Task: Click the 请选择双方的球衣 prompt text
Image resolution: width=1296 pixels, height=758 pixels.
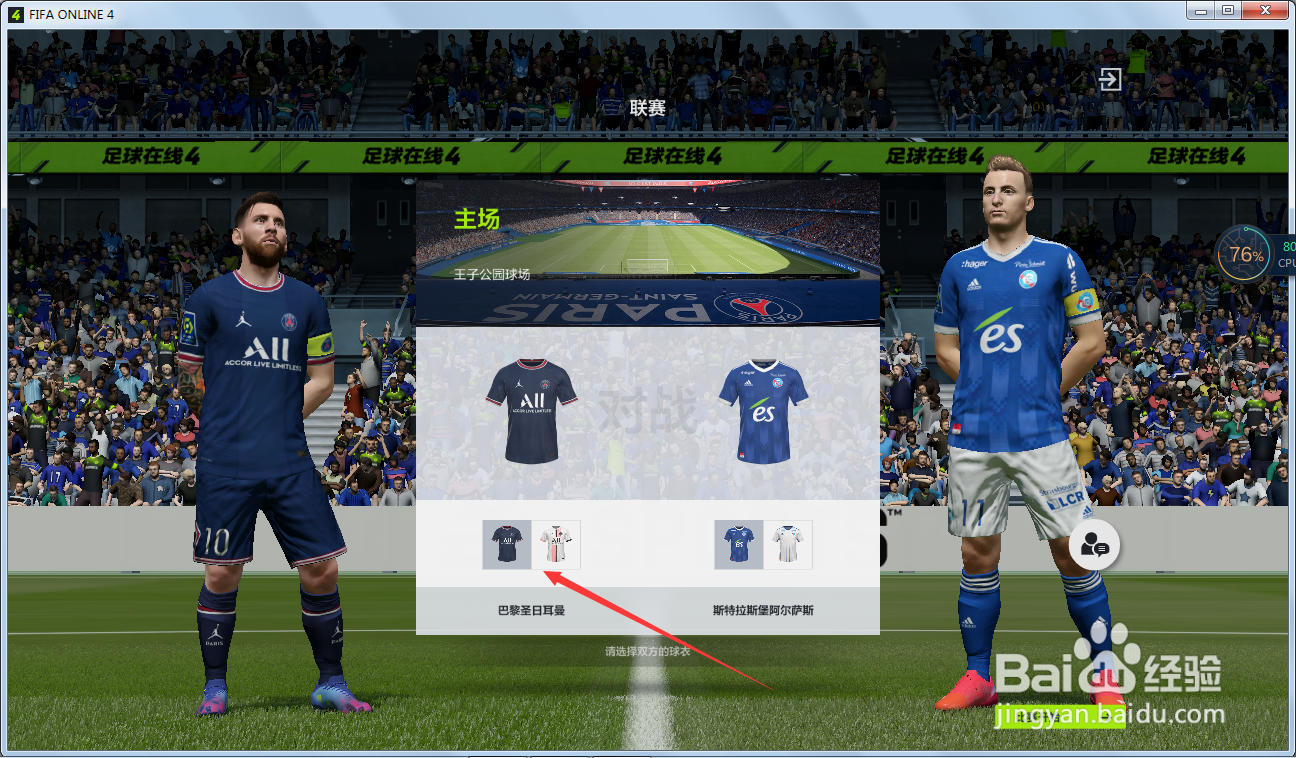Action: point(646,652)
